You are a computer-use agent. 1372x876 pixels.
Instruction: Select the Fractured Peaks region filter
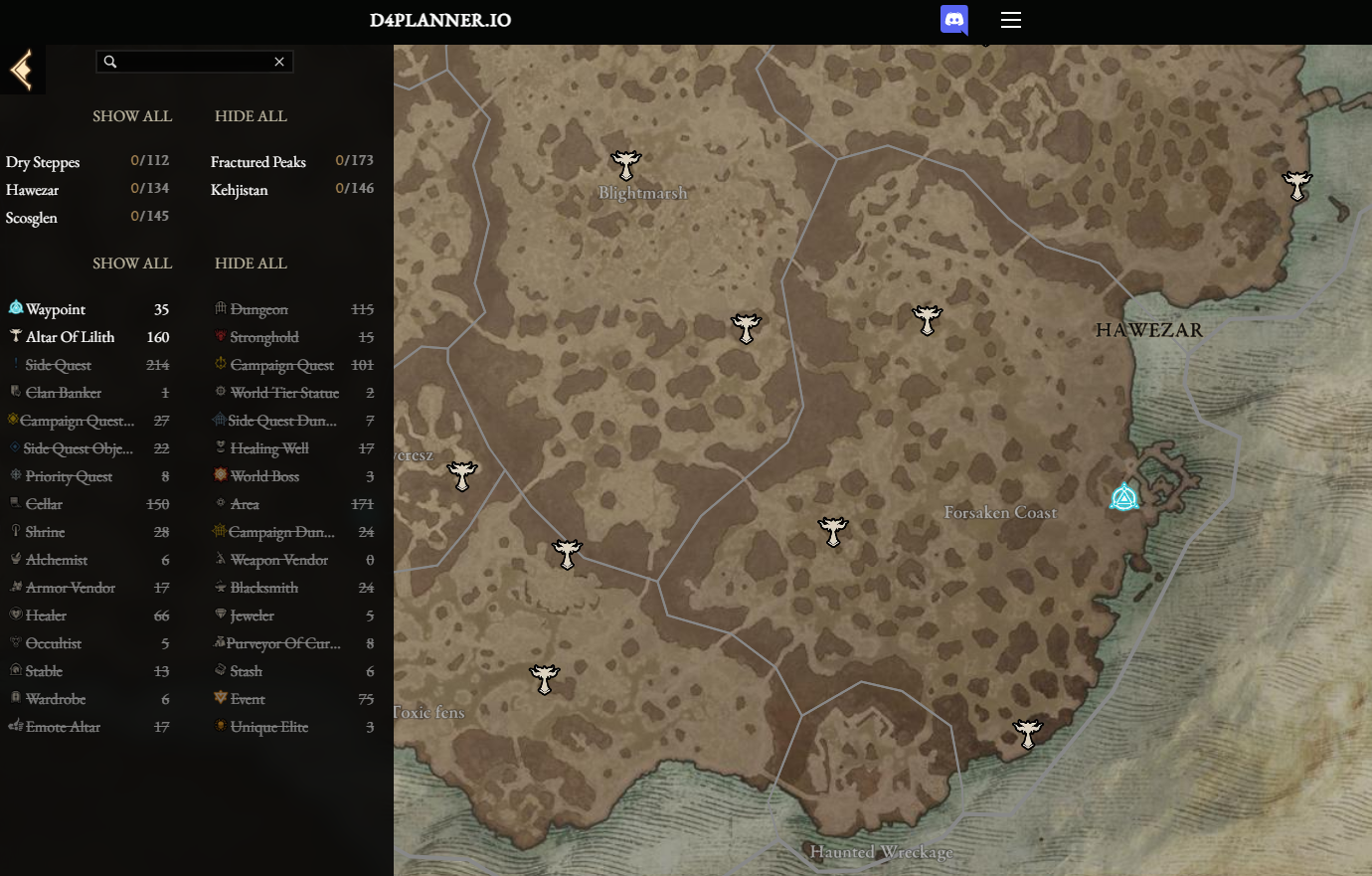tap(258, 162)
